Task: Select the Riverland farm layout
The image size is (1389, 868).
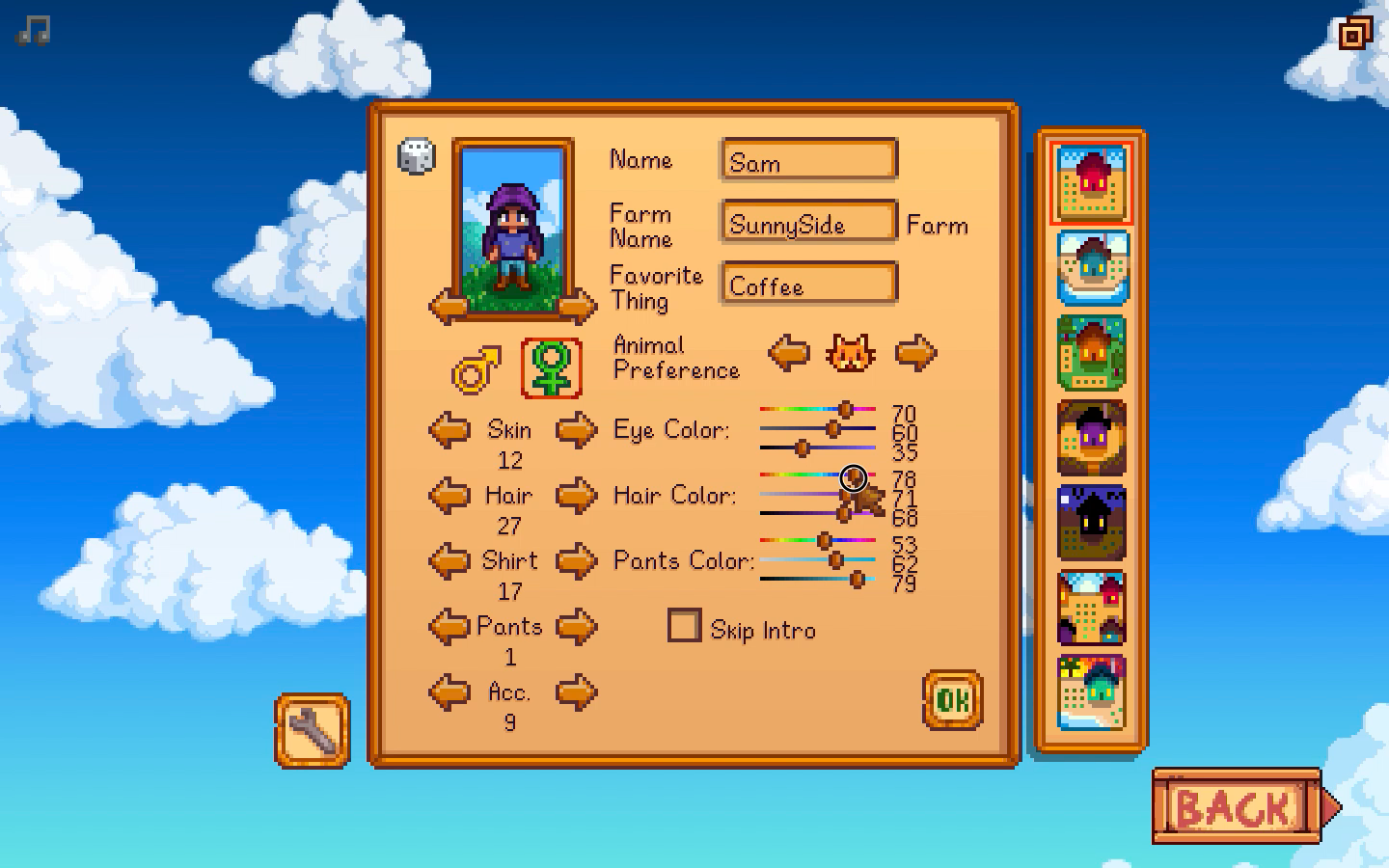Action: [x=1093, y=265]
